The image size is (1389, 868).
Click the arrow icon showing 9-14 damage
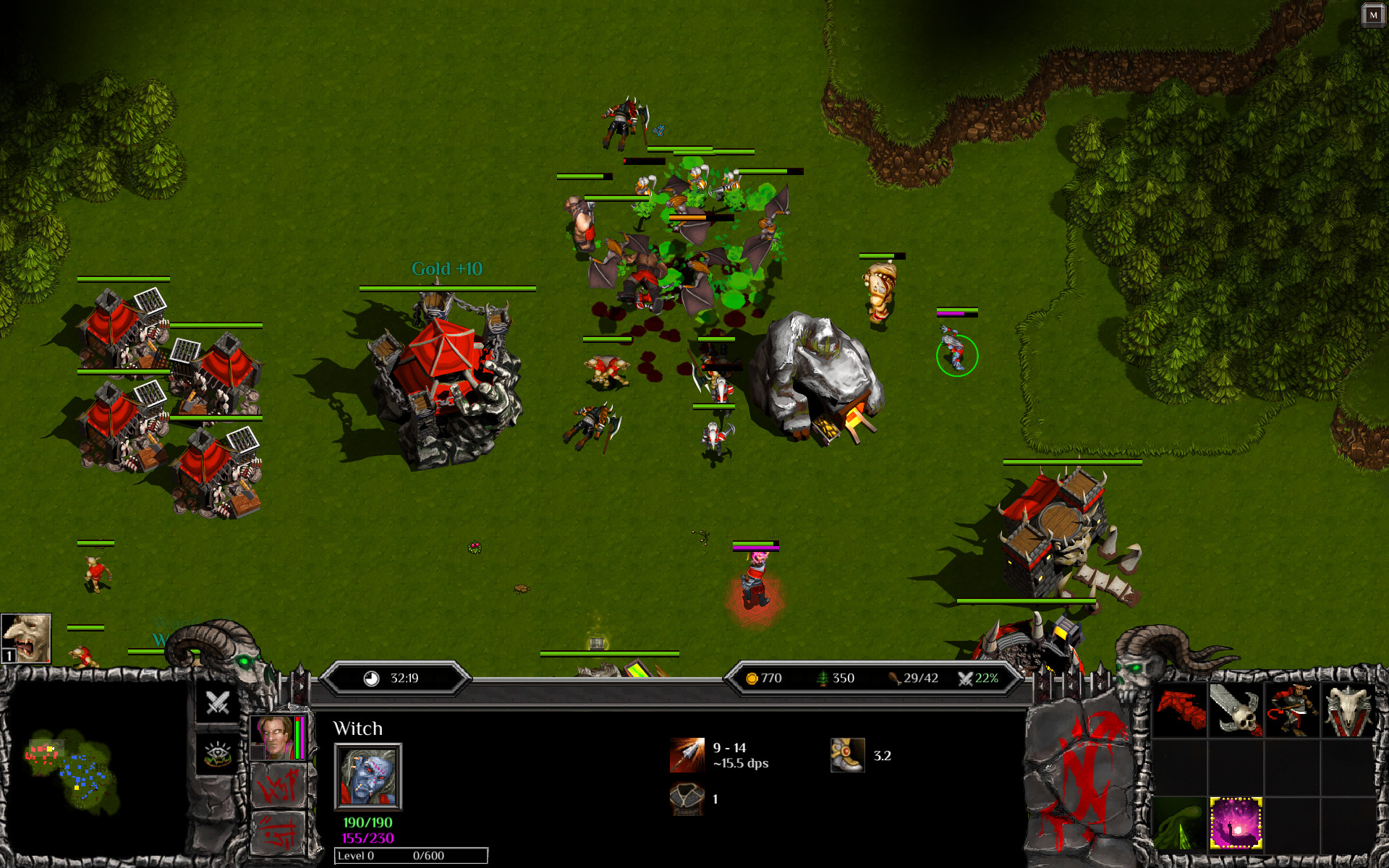686,755
